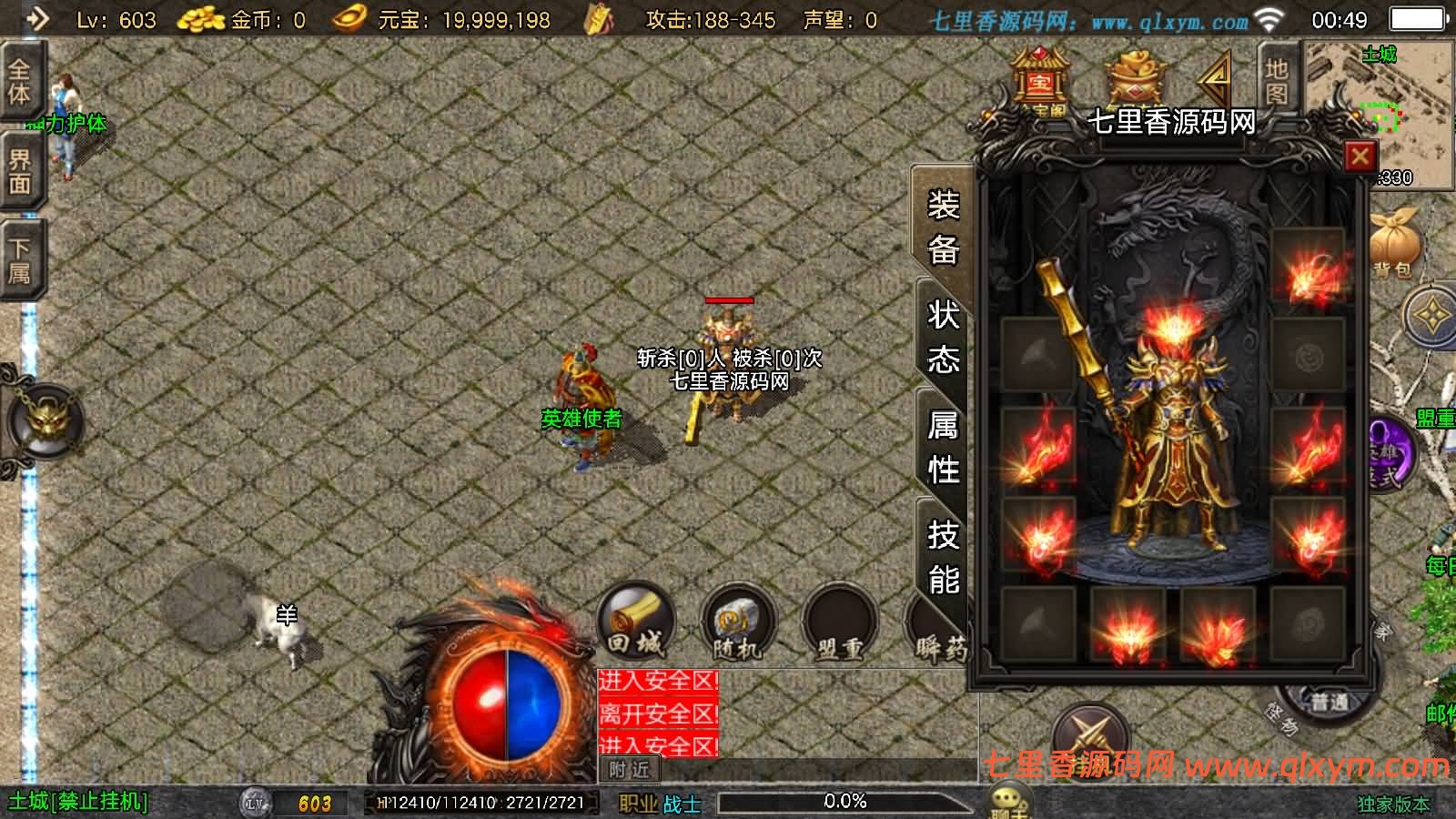Open the 背包 backpack icon
Screen dimensions: 1456x819
tap(1394, 241)
